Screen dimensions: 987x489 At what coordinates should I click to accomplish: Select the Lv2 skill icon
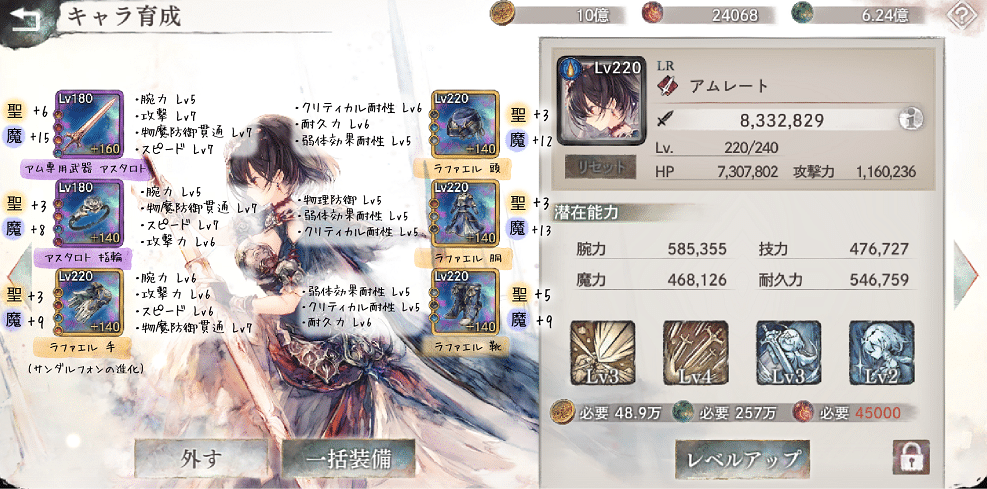[x=881, y=353]
